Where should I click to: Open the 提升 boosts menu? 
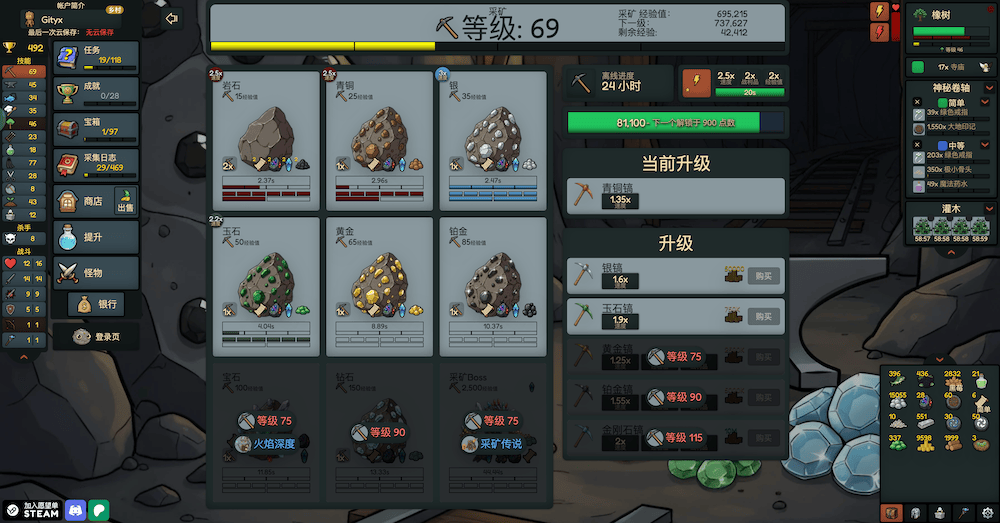[95, 237]
